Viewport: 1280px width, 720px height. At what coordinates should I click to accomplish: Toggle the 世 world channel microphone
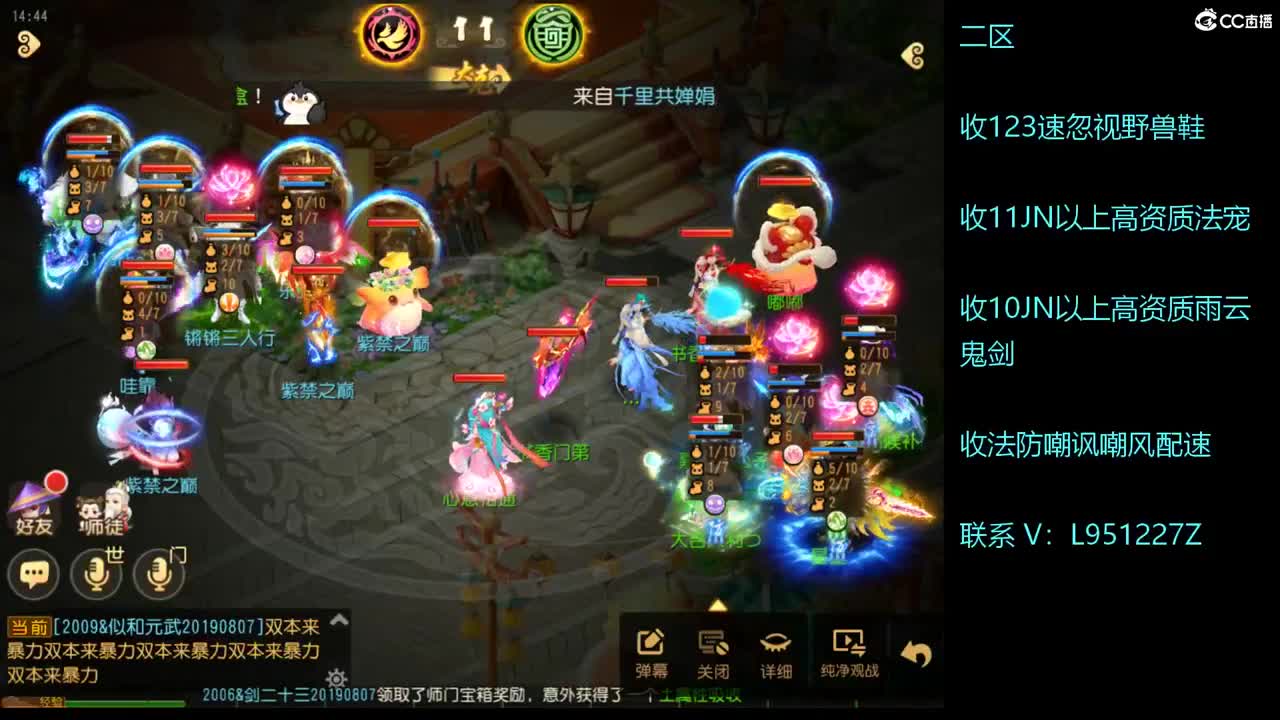(96, 573)
